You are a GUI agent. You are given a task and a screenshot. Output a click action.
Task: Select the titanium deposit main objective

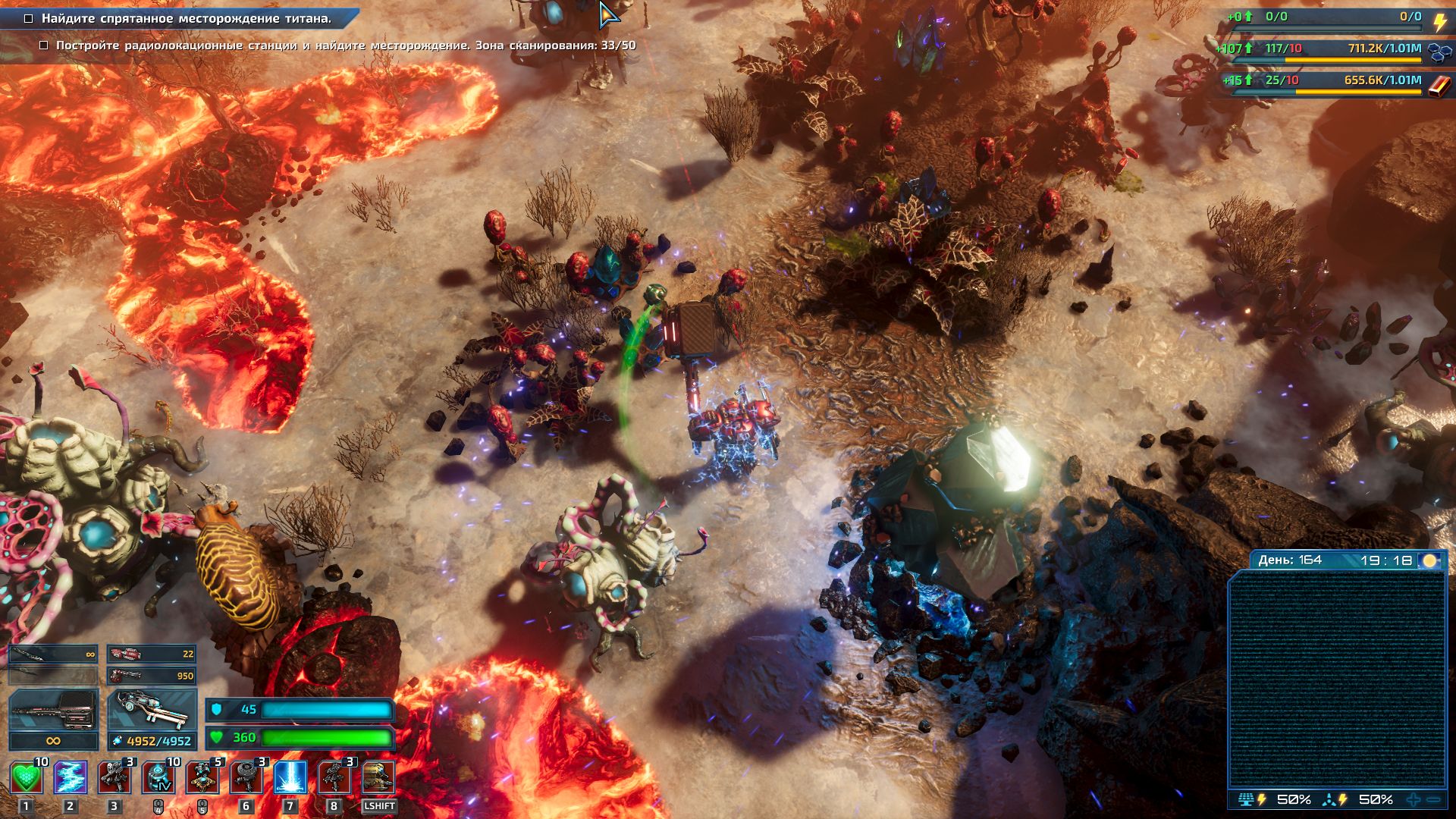pyautogui.click(x=186, y=18)
